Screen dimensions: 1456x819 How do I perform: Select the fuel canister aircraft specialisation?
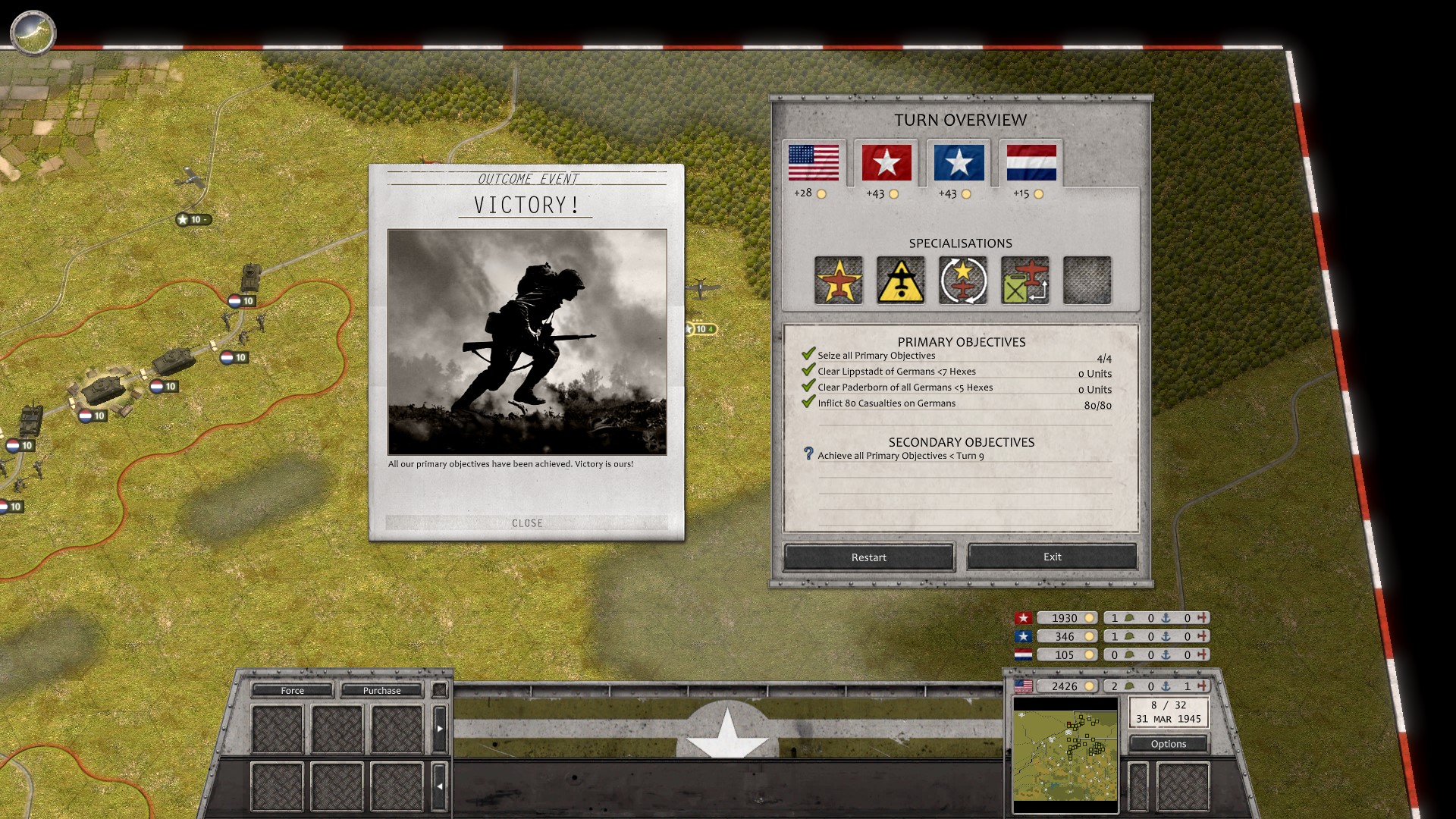1025,280
